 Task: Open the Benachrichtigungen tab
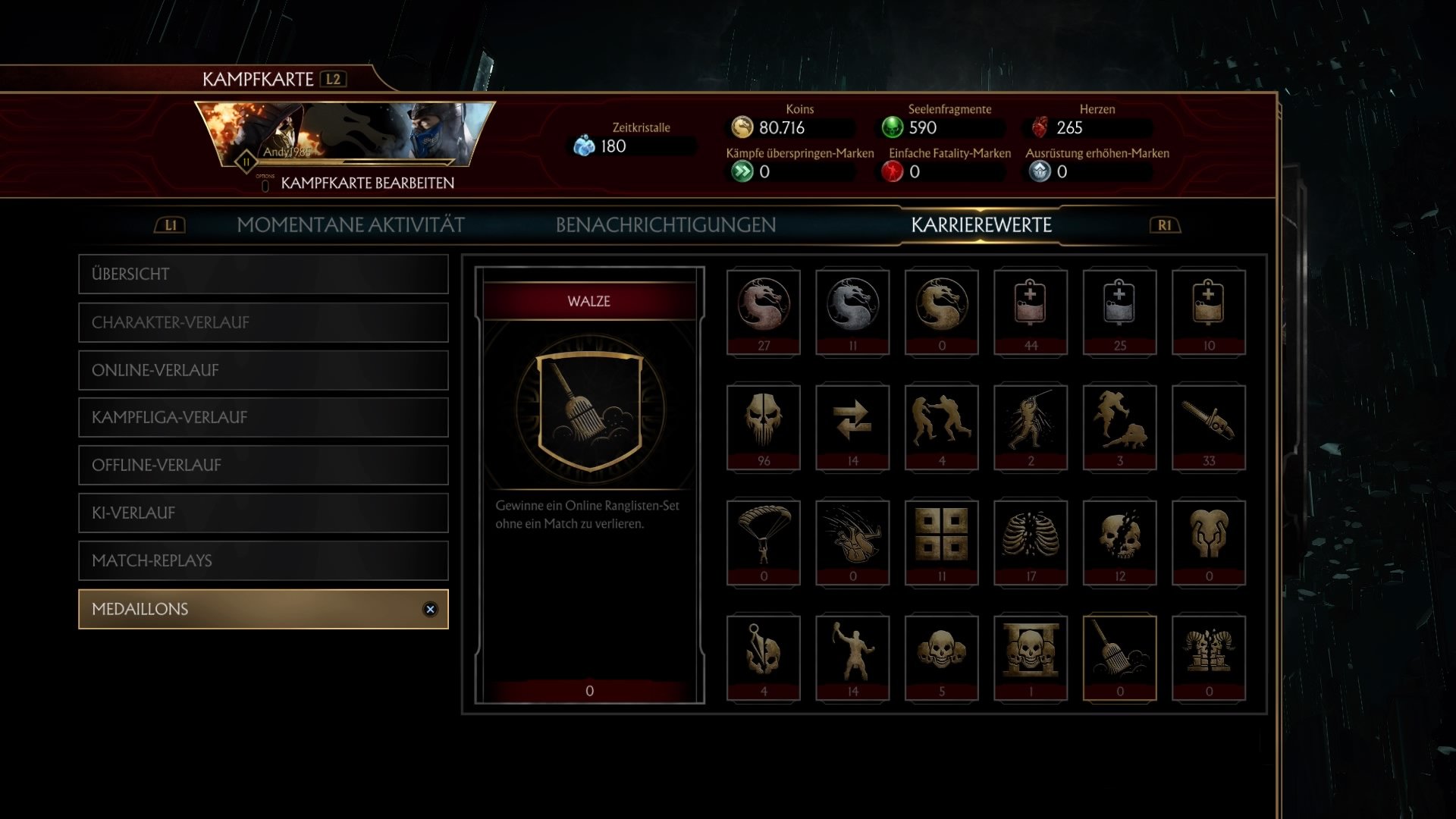coord(666,224)
